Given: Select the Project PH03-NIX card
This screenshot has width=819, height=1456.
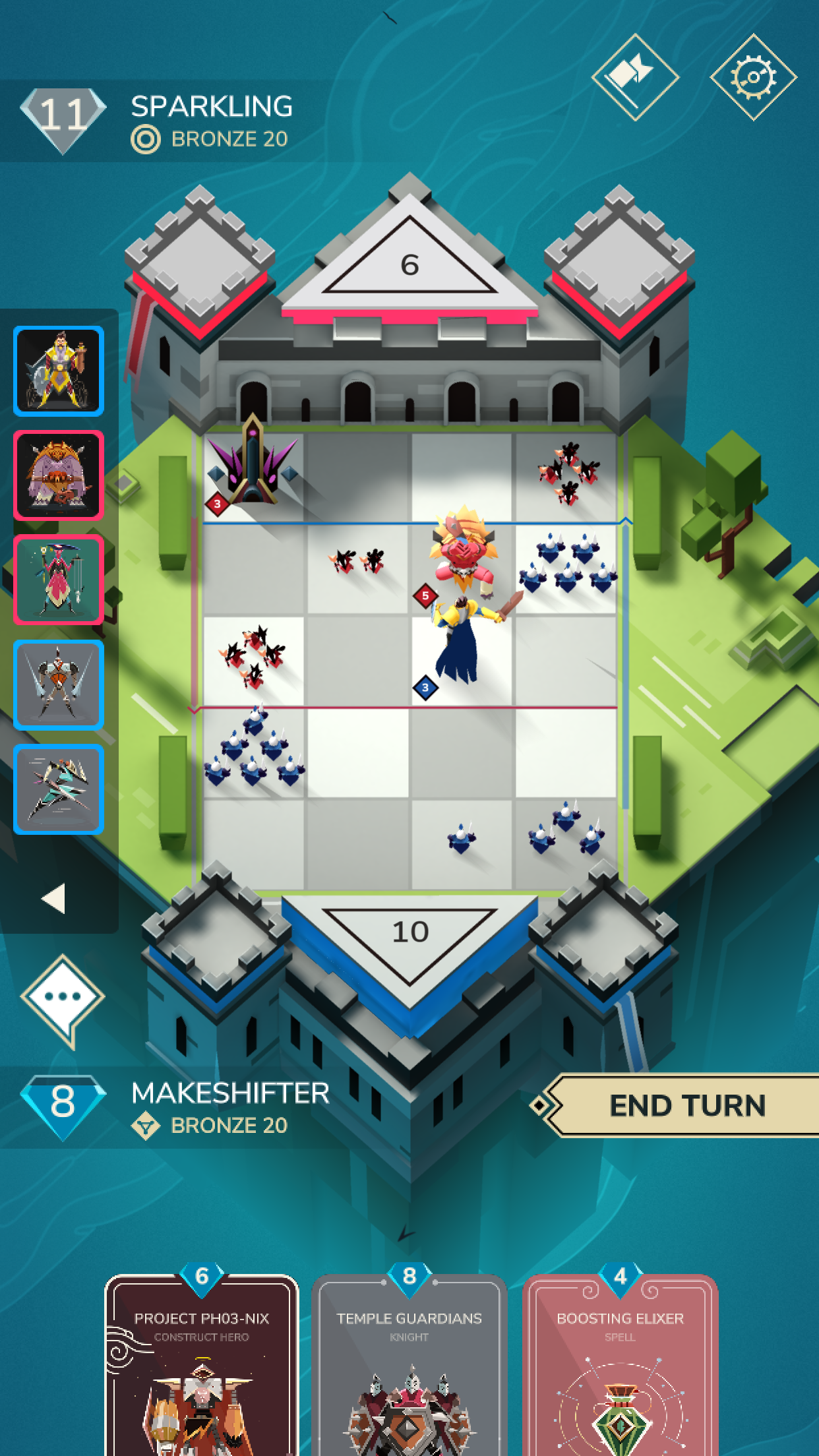Looking at the screenshot, I should click(x=202, y=1372).
